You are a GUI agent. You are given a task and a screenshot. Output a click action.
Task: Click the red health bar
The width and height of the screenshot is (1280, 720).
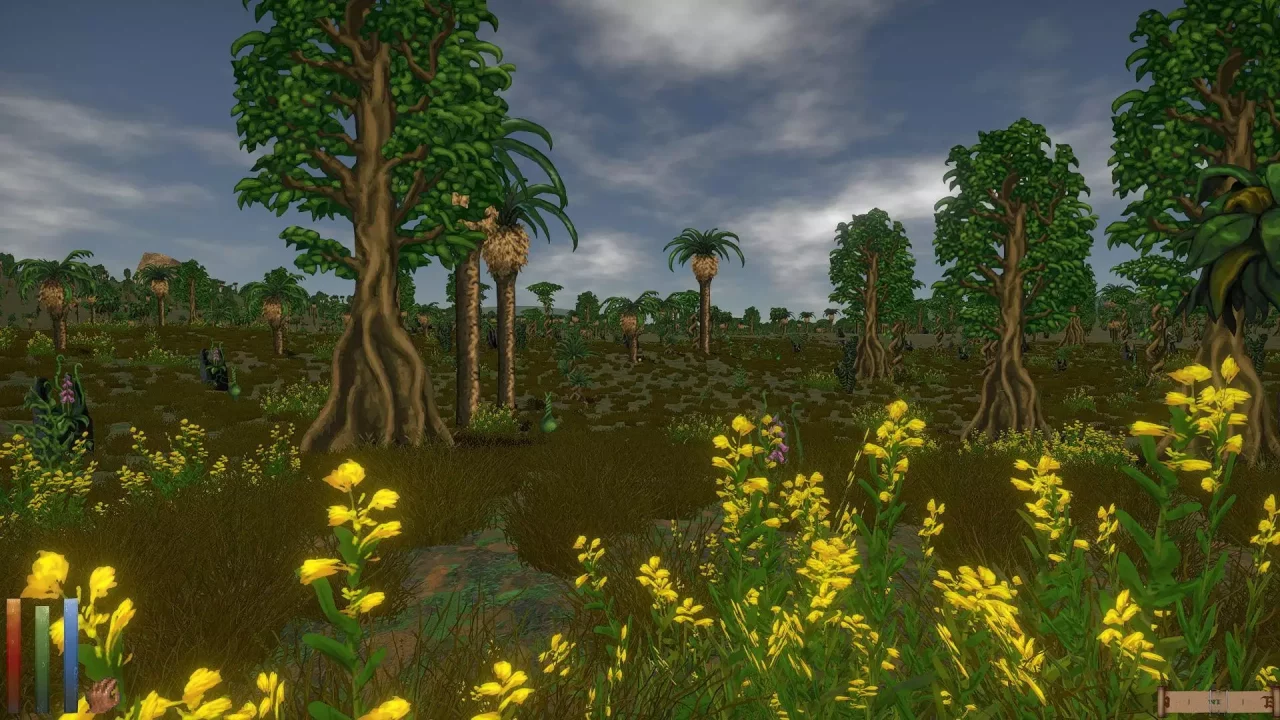[12, 650]
